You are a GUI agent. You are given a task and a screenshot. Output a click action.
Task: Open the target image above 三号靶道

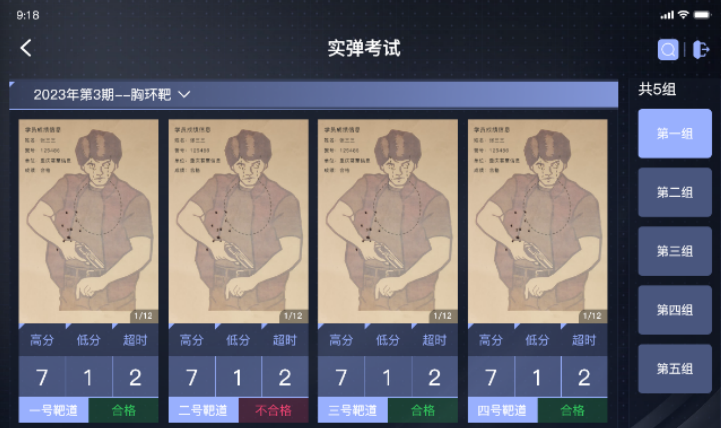click(x=388, y=222)
